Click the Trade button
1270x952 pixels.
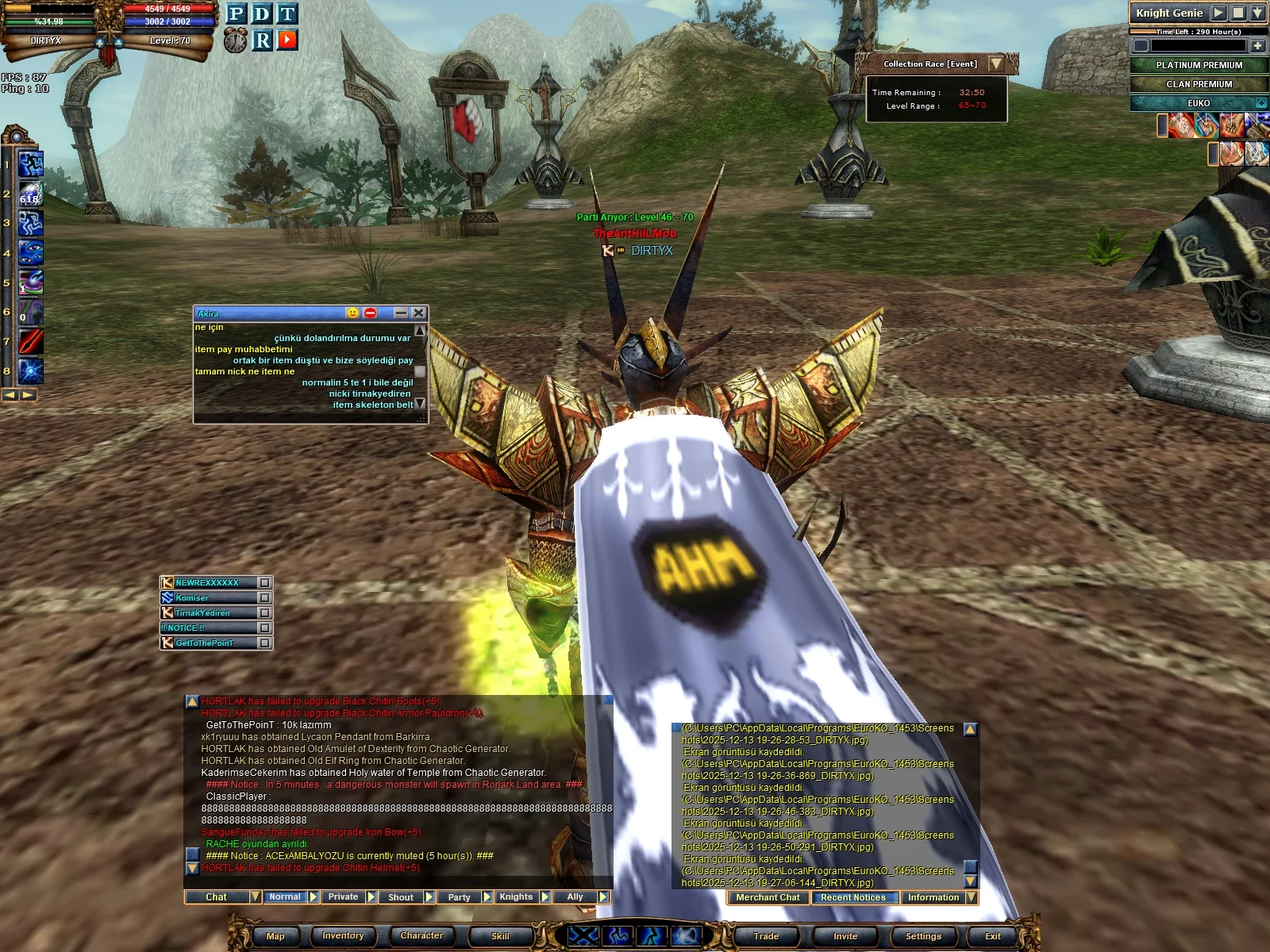pyautogui.click(x=766, y=936)
